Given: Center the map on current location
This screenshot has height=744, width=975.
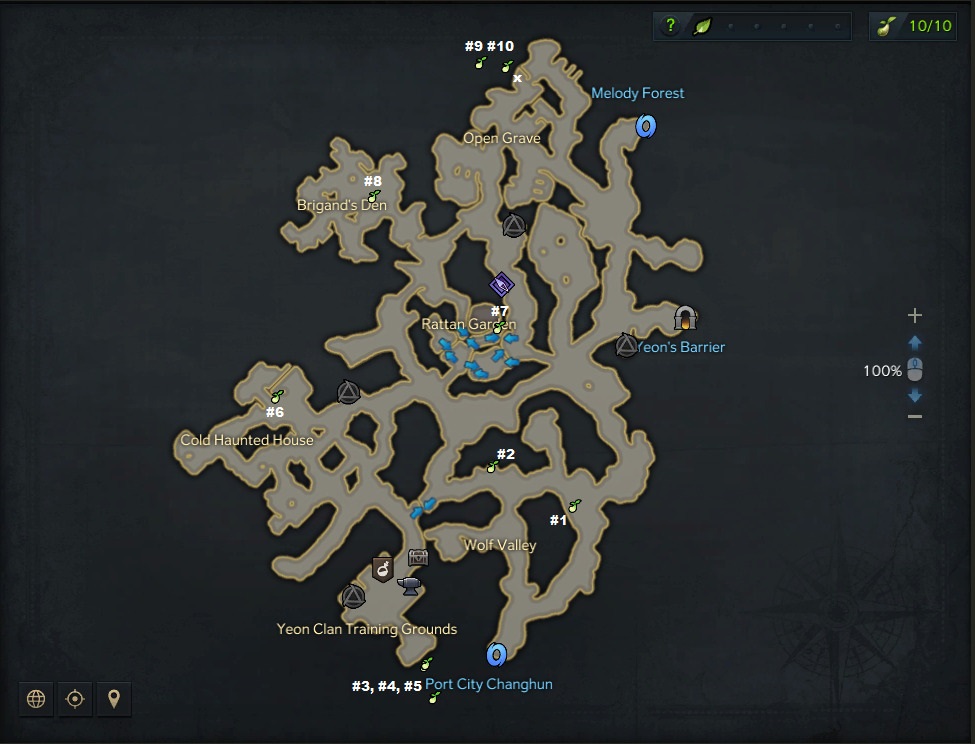Looking at the screenshot, I should (x=74, y=699).
